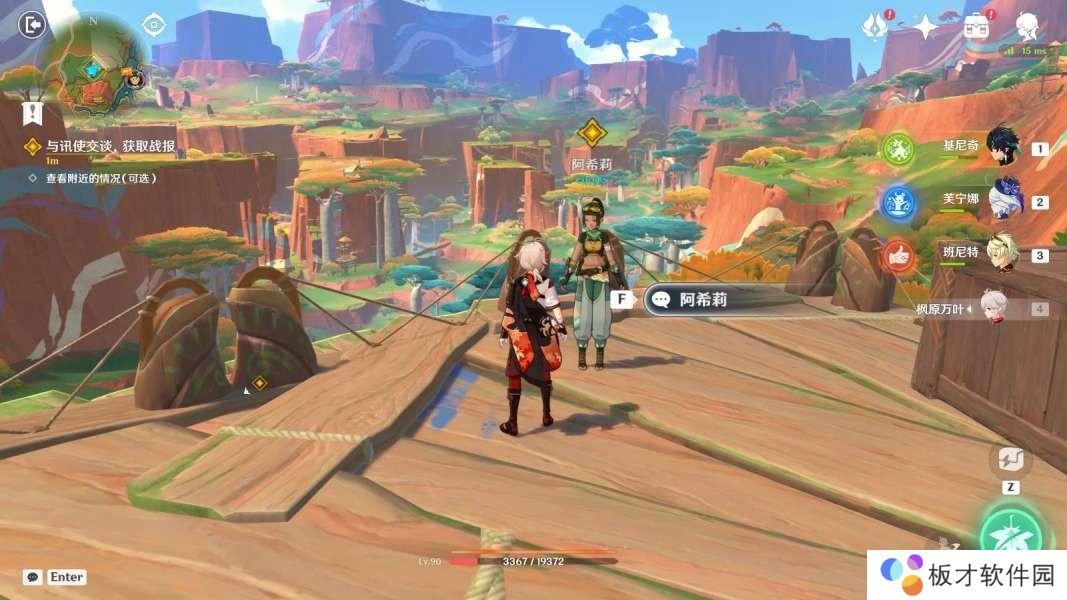Click the eye-shaped target icon beside the minimap
Image resolution: width=1067 pixels, height=600 pixels.
point(153,24)
